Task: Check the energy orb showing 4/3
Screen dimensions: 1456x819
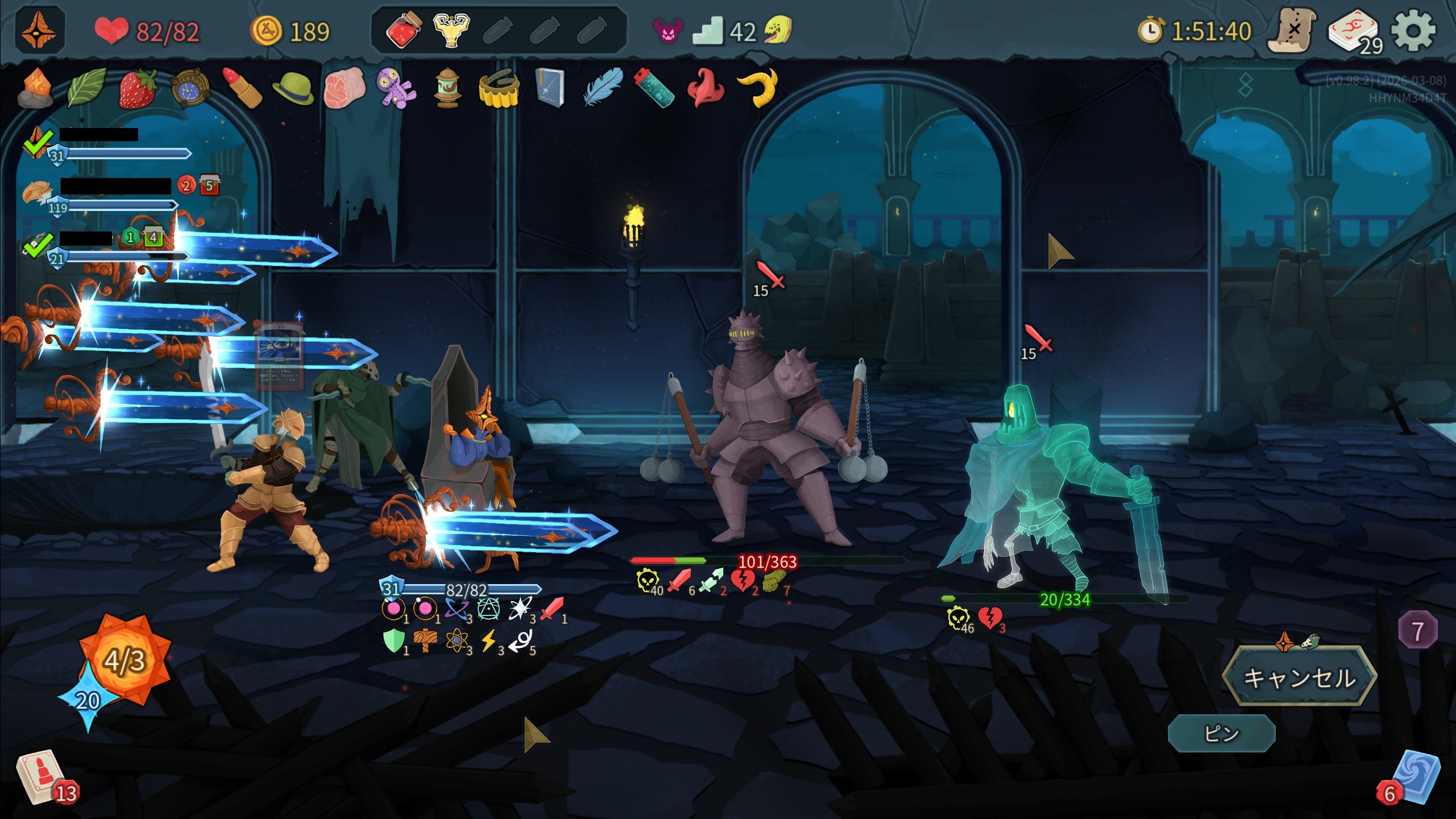Action: point(125,660)
